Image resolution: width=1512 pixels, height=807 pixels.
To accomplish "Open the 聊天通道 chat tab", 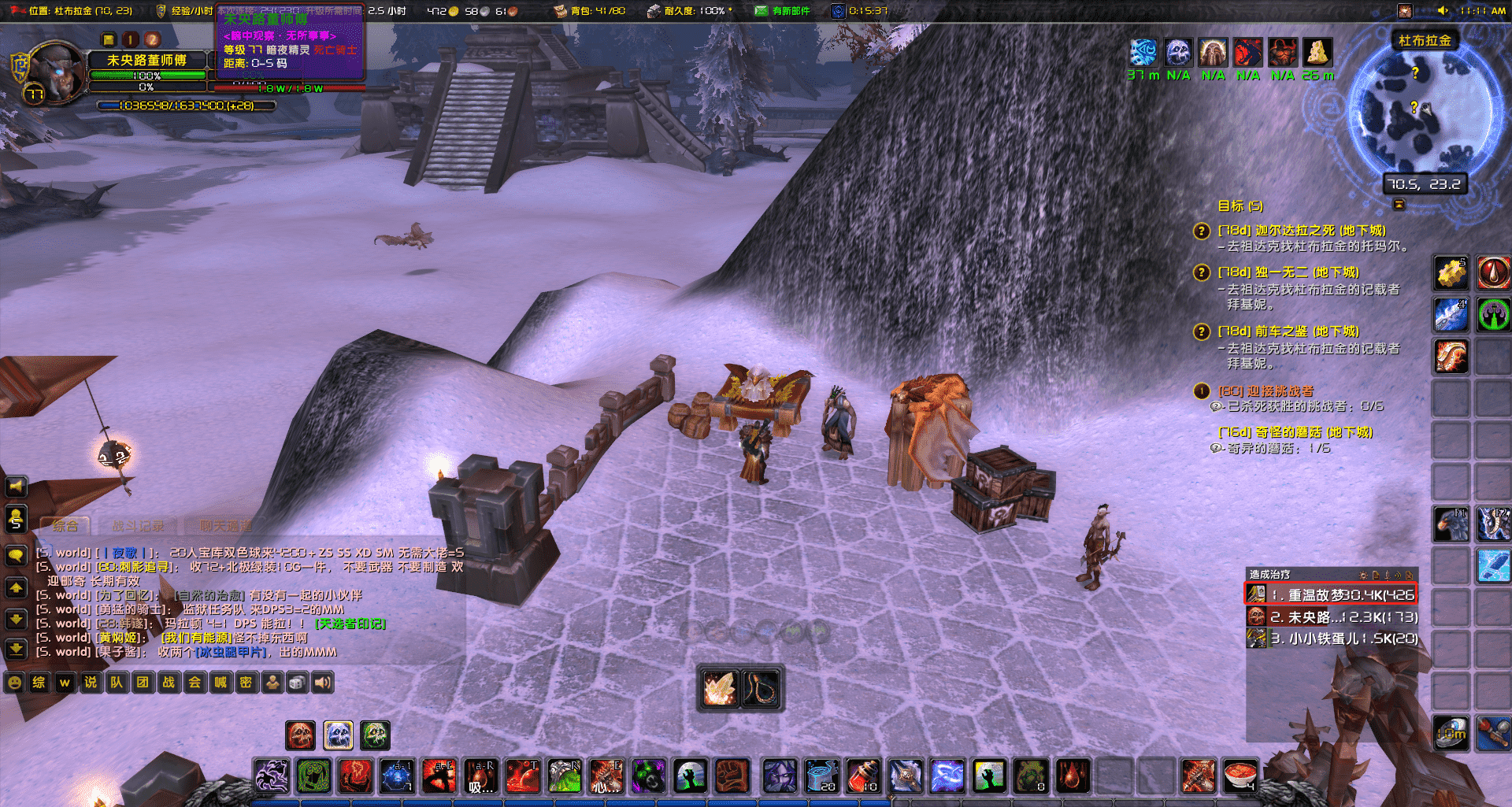I will pyautogui.click(x=225, y=525).
